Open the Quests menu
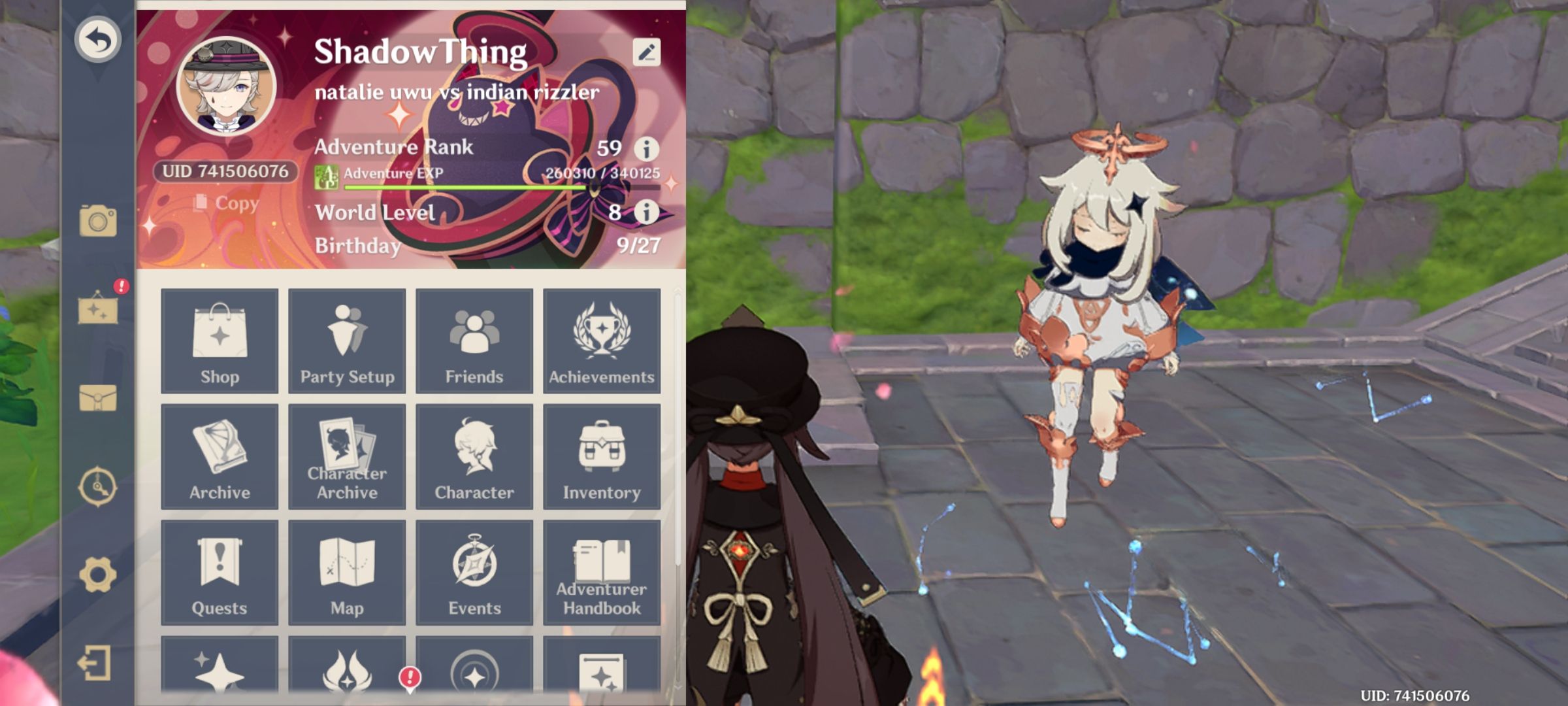The width and height of the screenshot is (1568, 706). tap(220, 572)
